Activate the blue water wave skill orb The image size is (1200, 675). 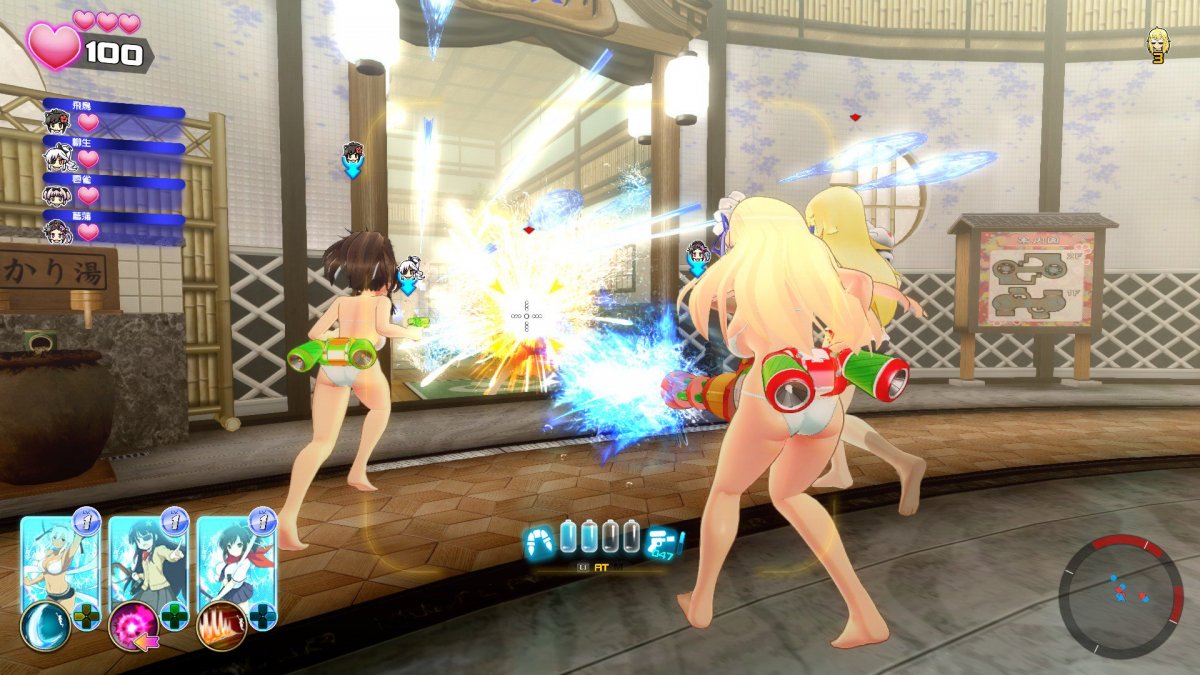click(x=44, y=627)
